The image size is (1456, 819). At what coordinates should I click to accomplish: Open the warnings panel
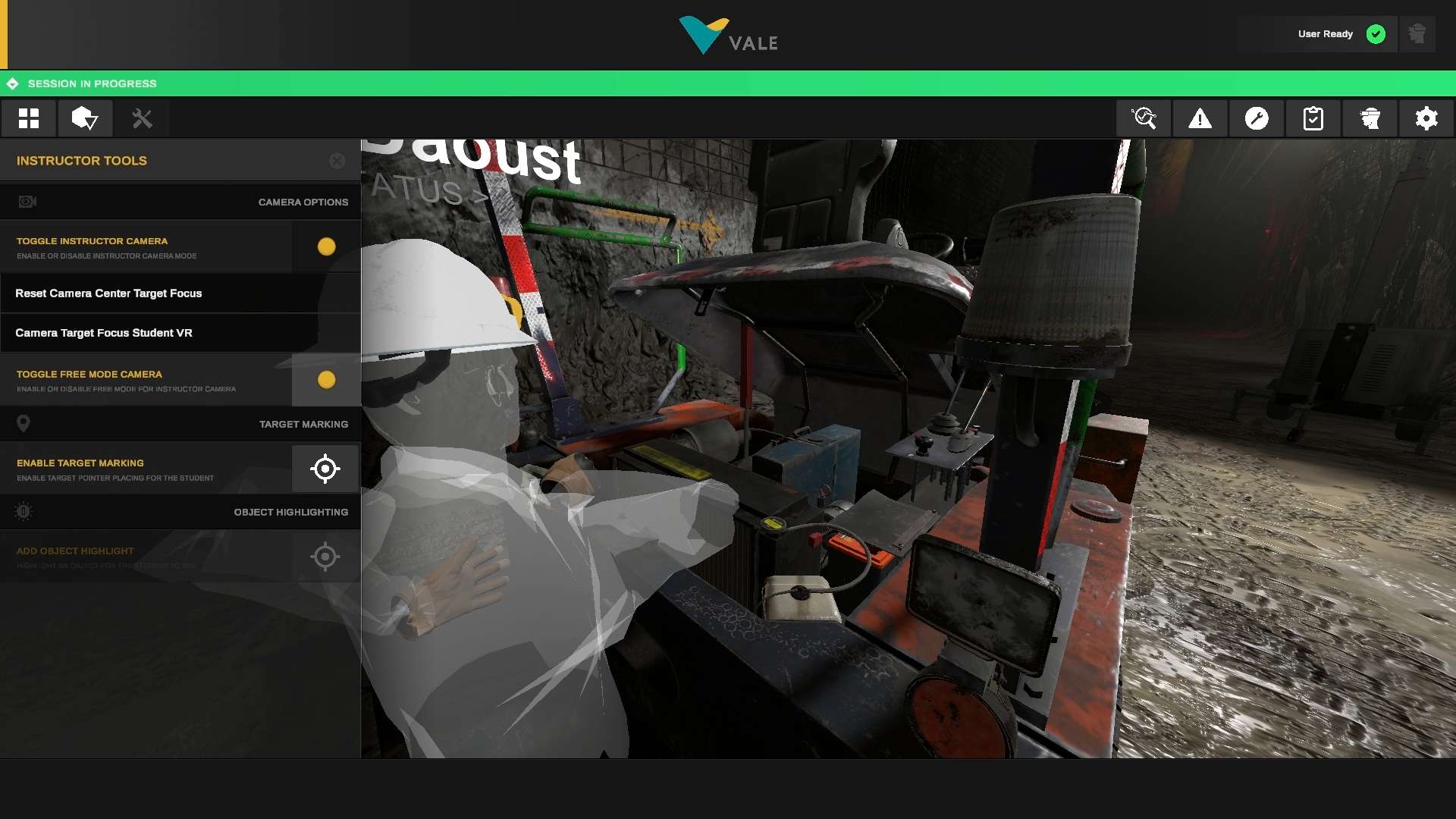click(x=1200, y=118)
